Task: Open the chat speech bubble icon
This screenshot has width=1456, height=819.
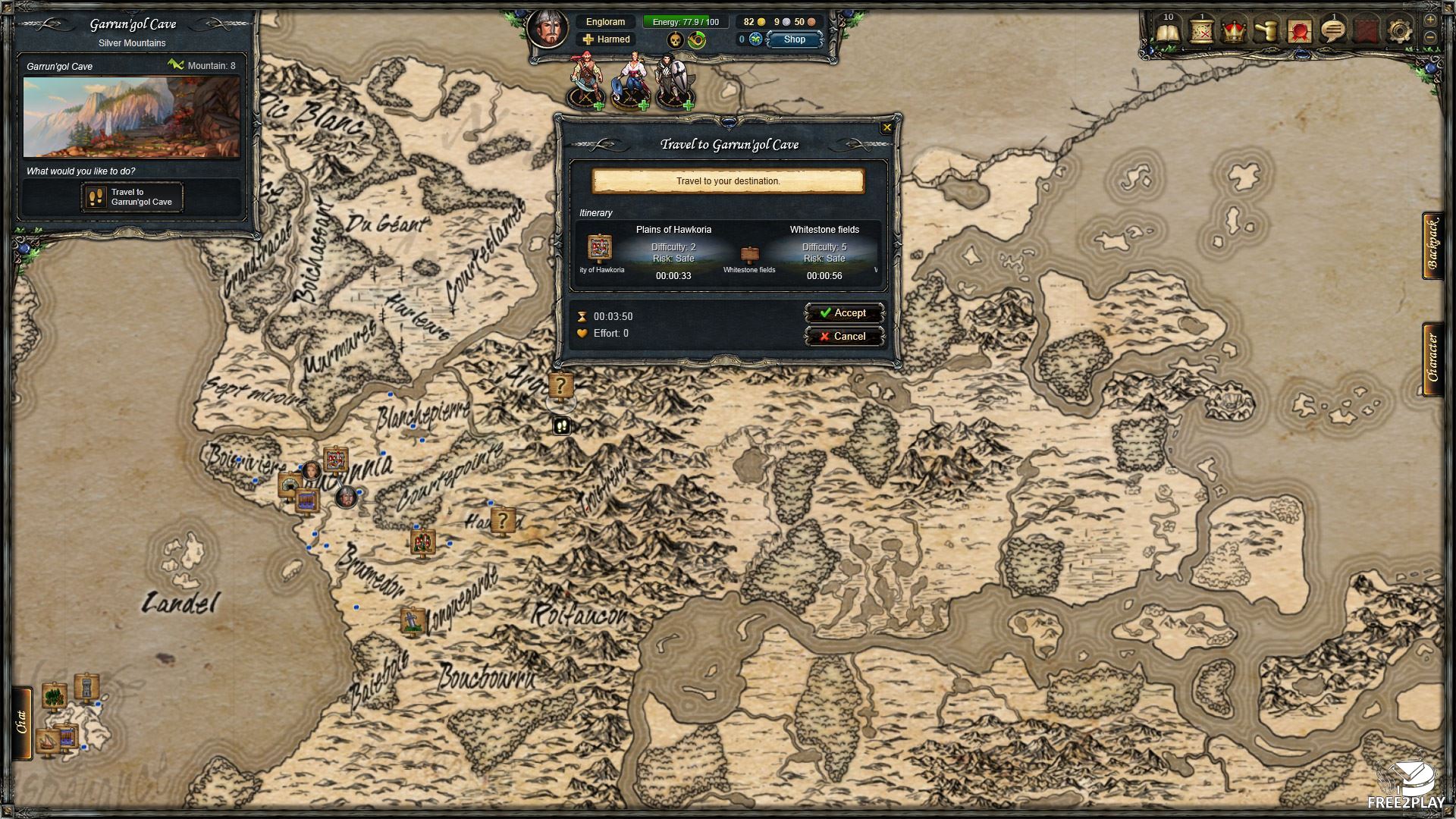Action: pos(1333,32)
